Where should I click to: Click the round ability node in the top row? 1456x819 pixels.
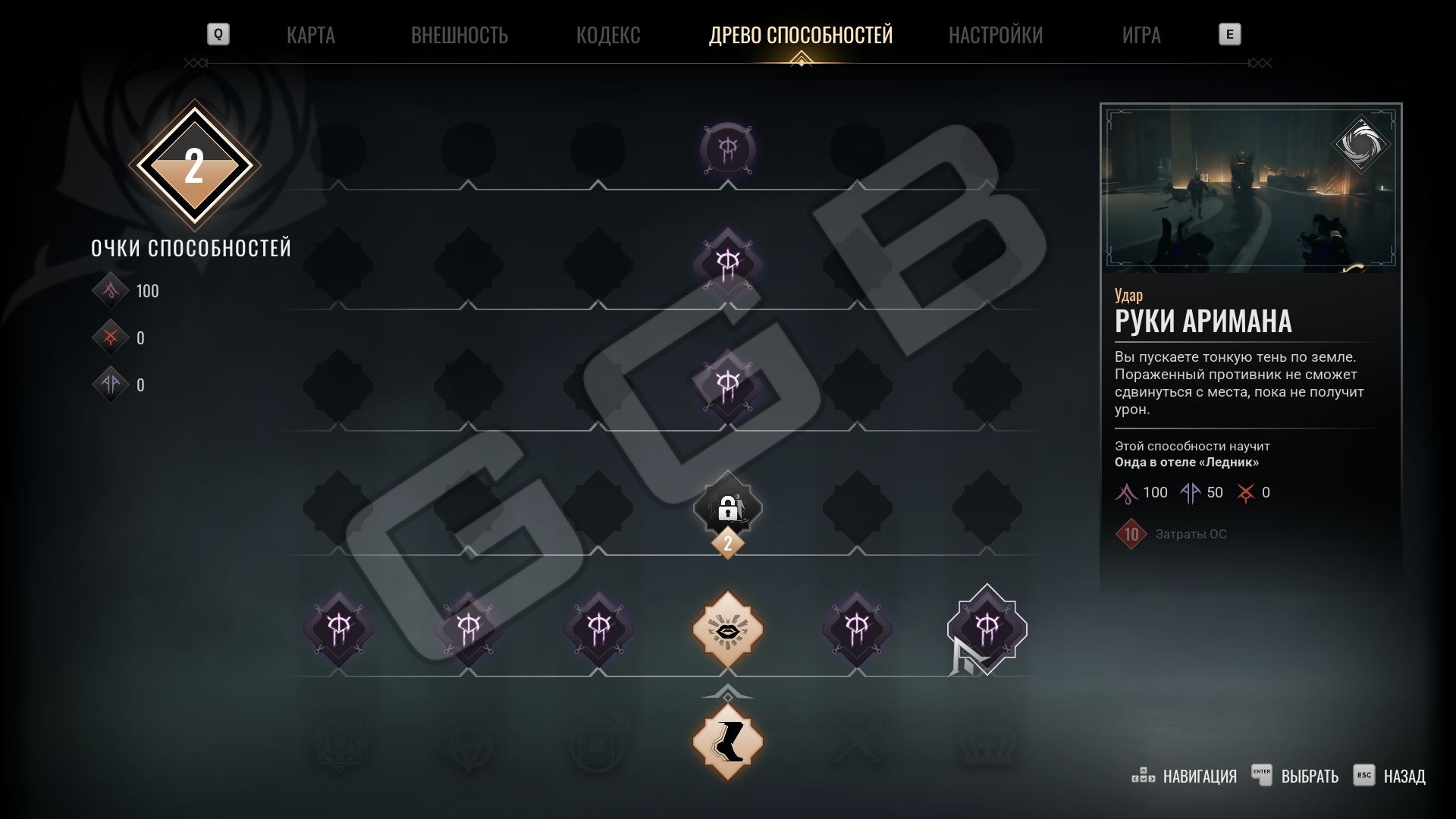click(727, 149)
